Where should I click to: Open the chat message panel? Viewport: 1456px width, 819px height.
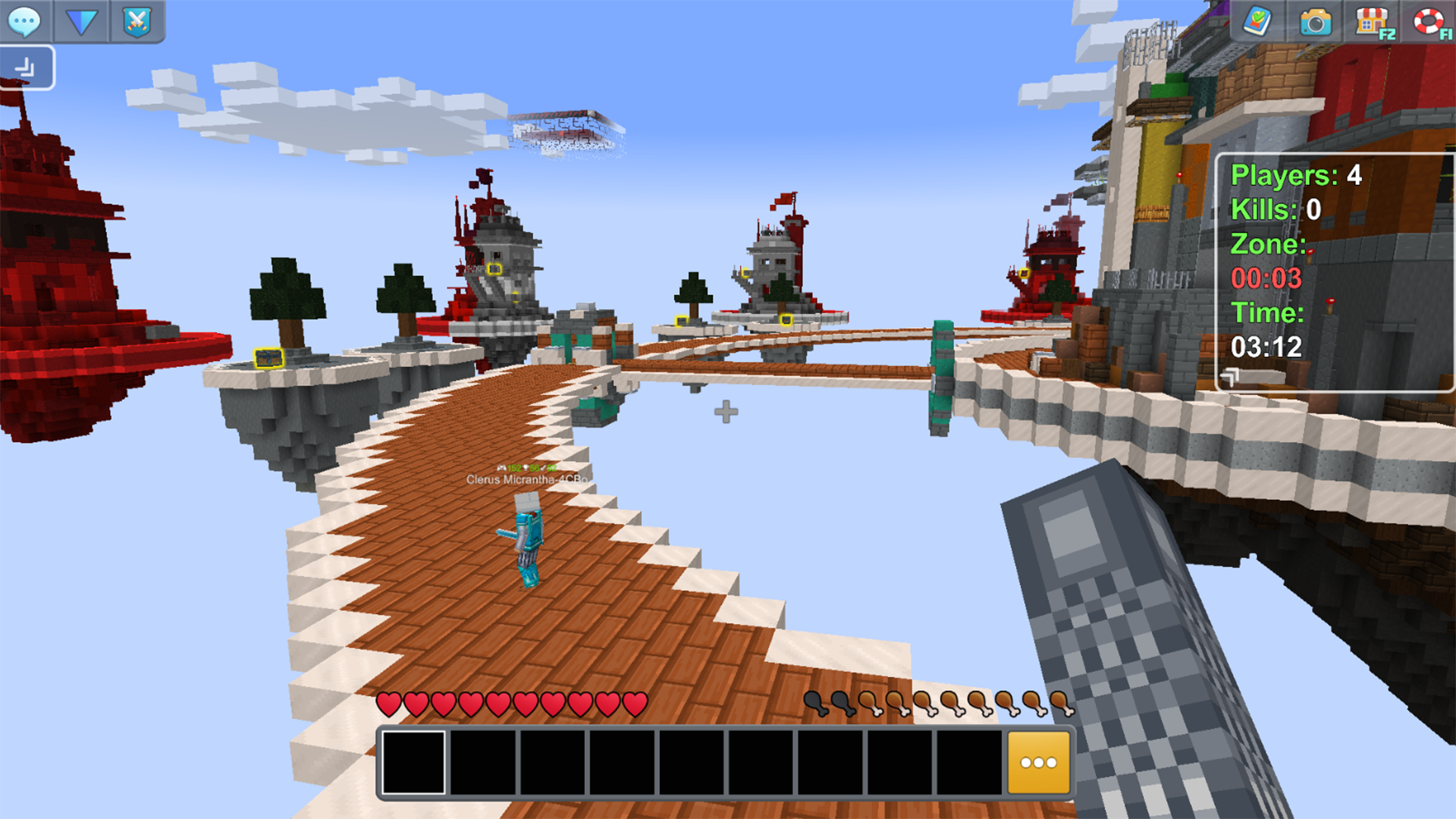click(25, 21)
